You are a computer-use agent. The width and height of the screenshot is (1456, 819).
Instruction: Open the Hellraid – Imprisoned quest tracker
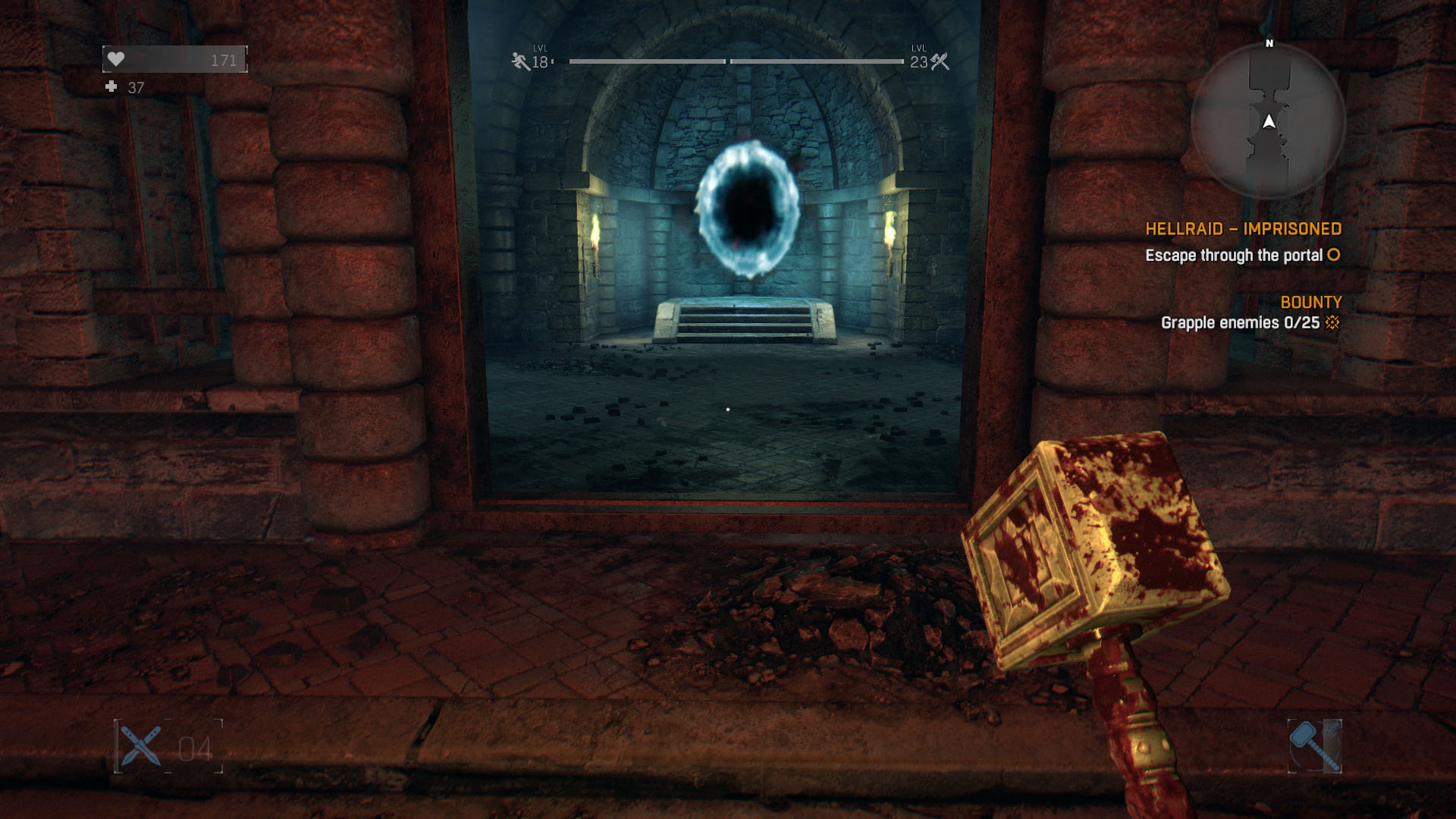[x=1243, y=229]
